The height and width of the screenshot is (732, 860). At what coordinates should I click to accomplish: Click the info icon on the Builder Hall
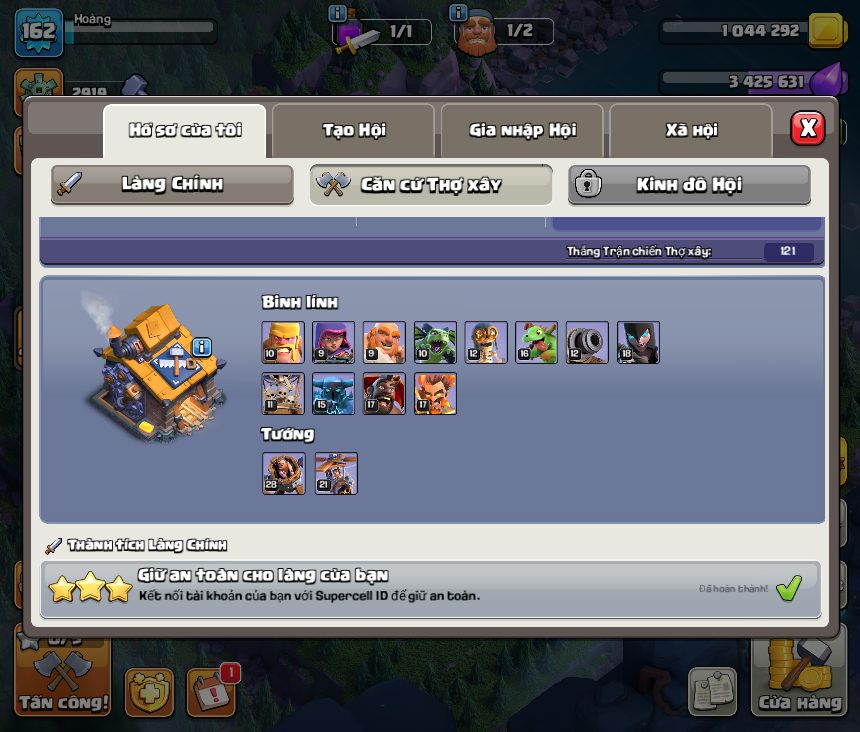coord(202,347)
